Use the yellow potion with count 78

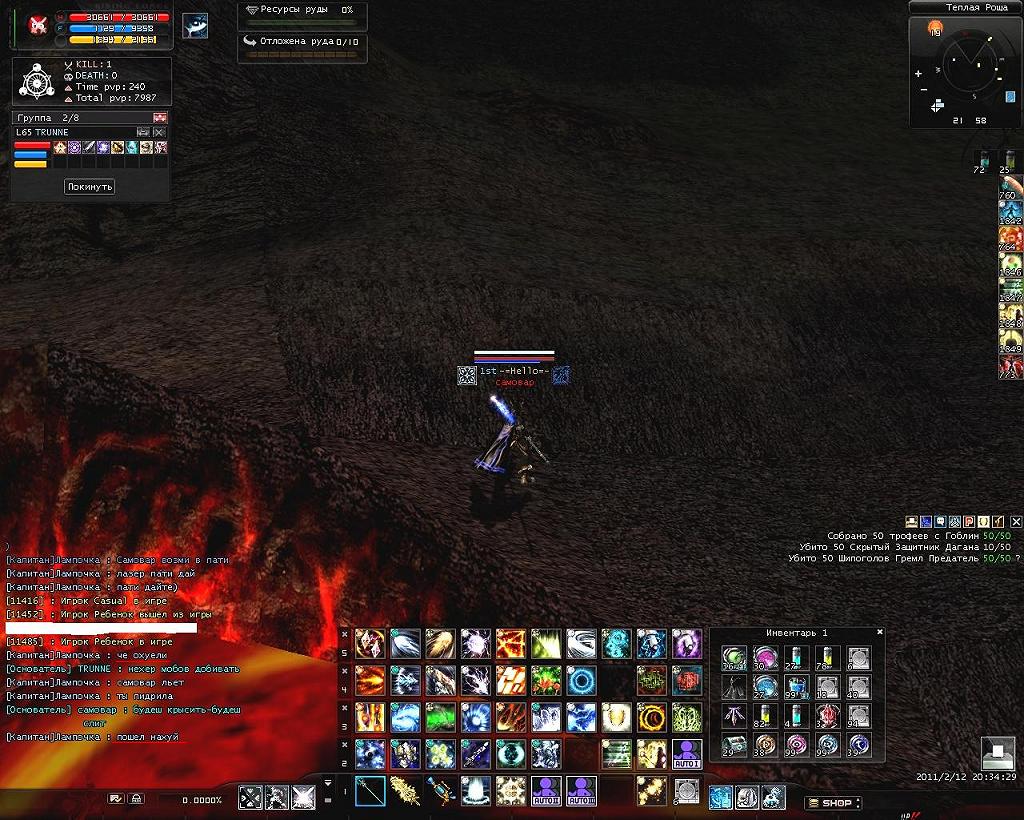(826, 657)
